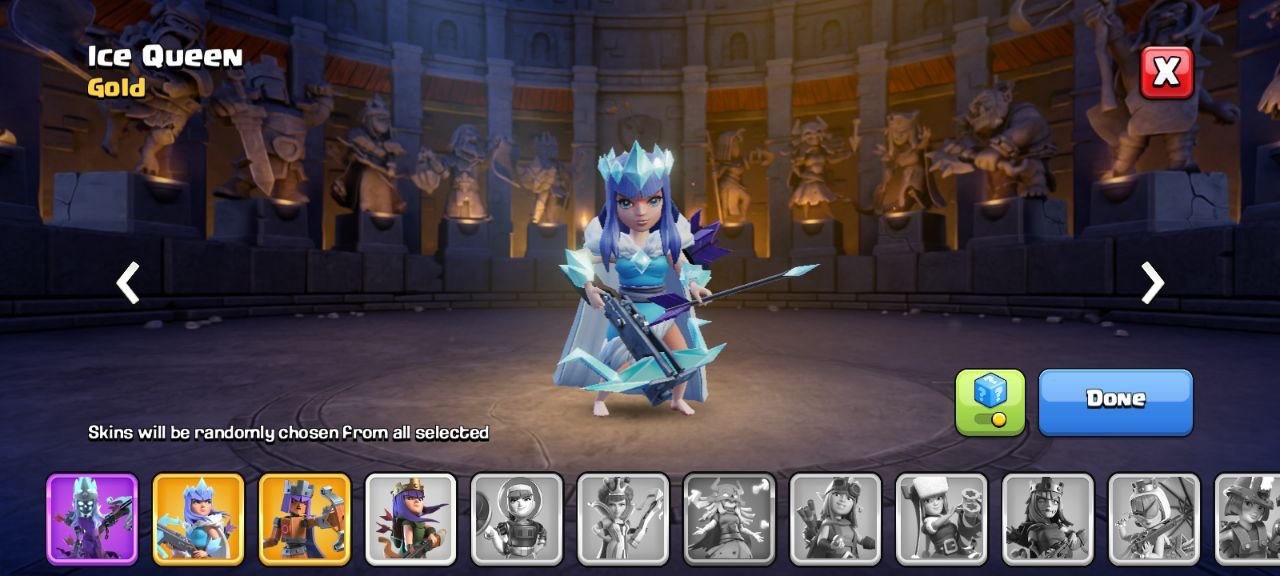Toggle the random skin dice button
The height and width of the screenshot is (576, 1280).
click(990, 402)
